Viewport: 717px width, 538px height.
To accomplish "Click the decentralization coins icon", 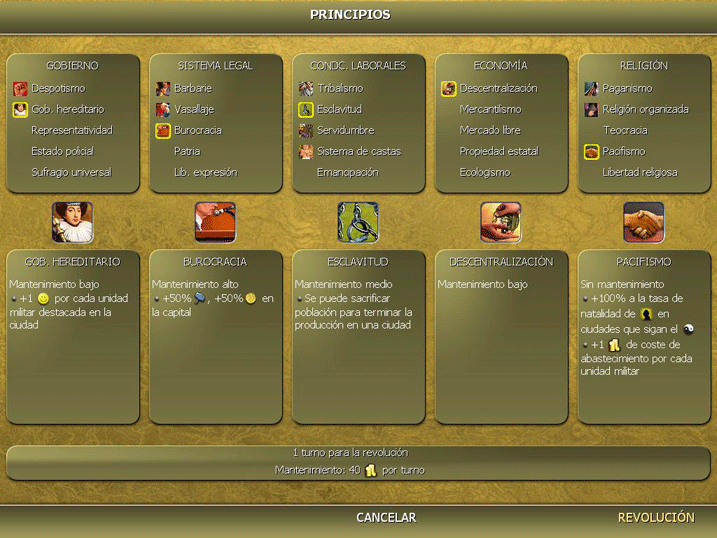I will tap(501, 222).
